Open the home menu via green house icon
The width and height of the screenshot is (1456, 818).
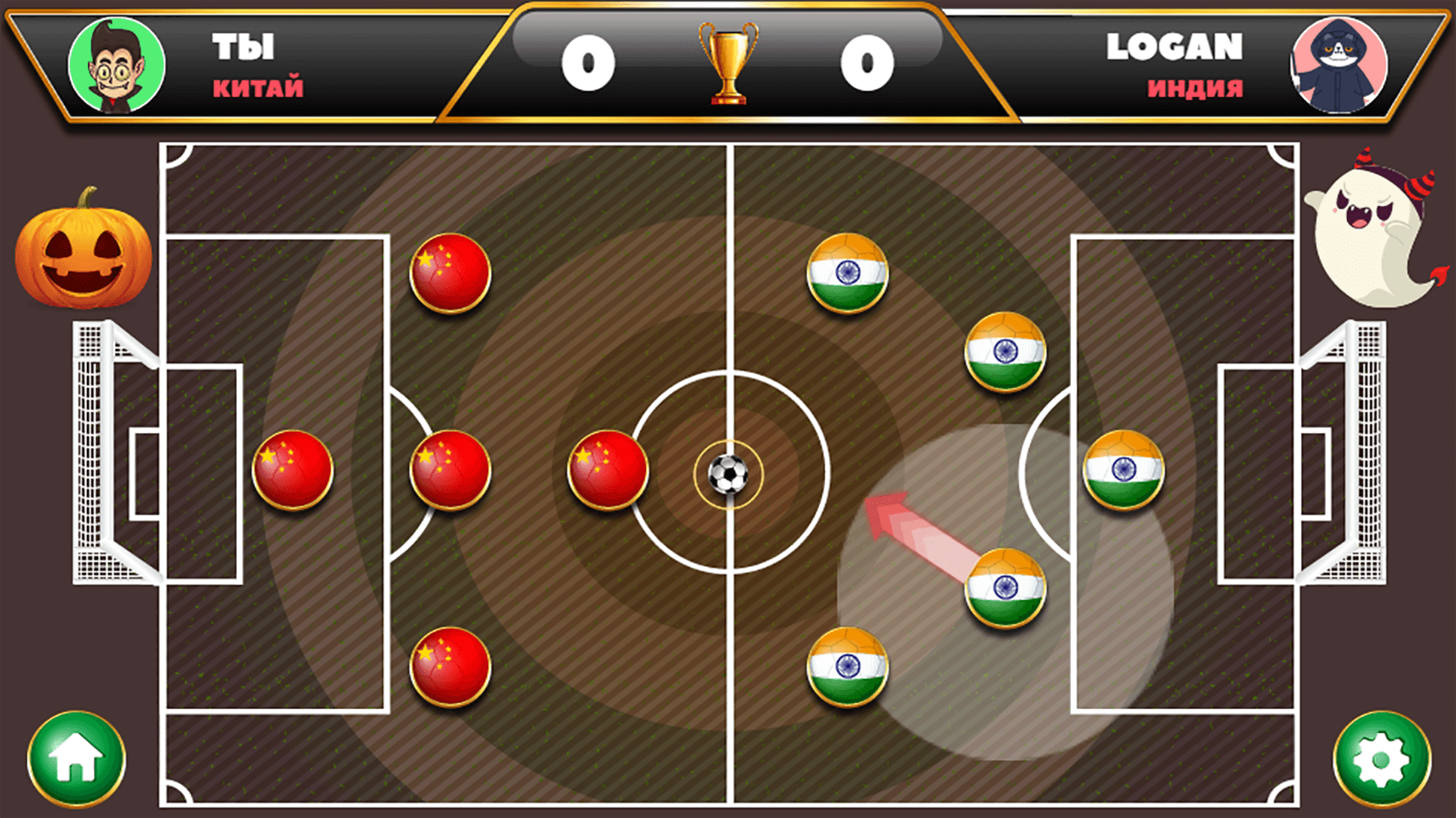75,758
